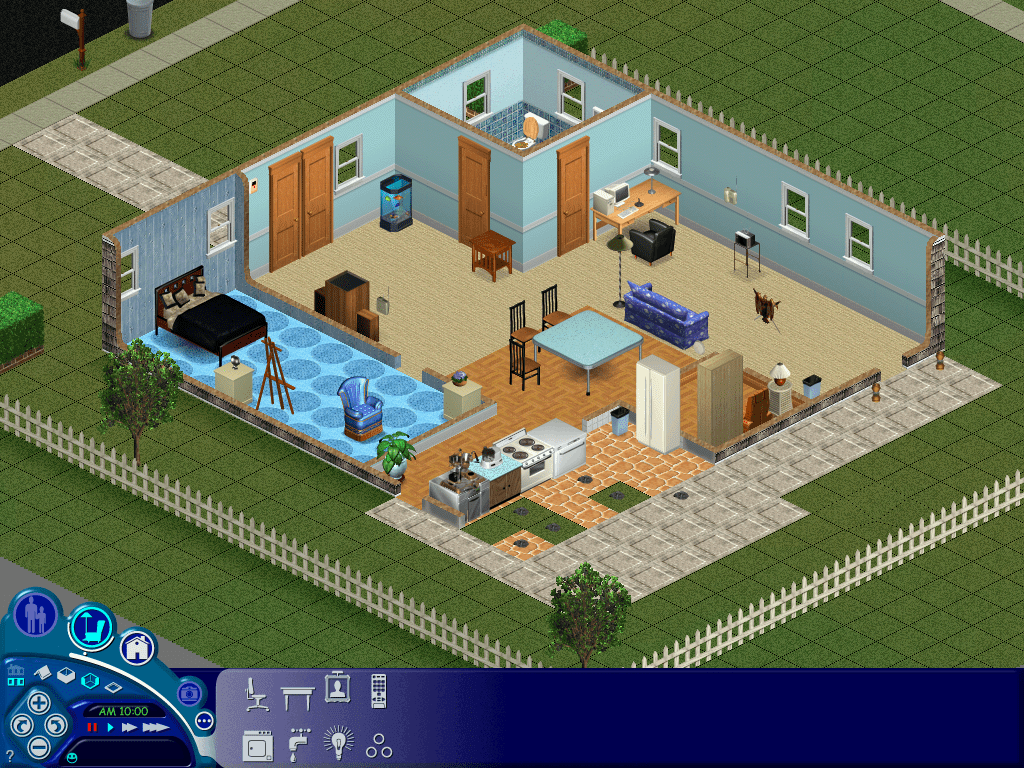
Task: Switch to Live mode with the family icon
Action: click(x=36, y=615)
